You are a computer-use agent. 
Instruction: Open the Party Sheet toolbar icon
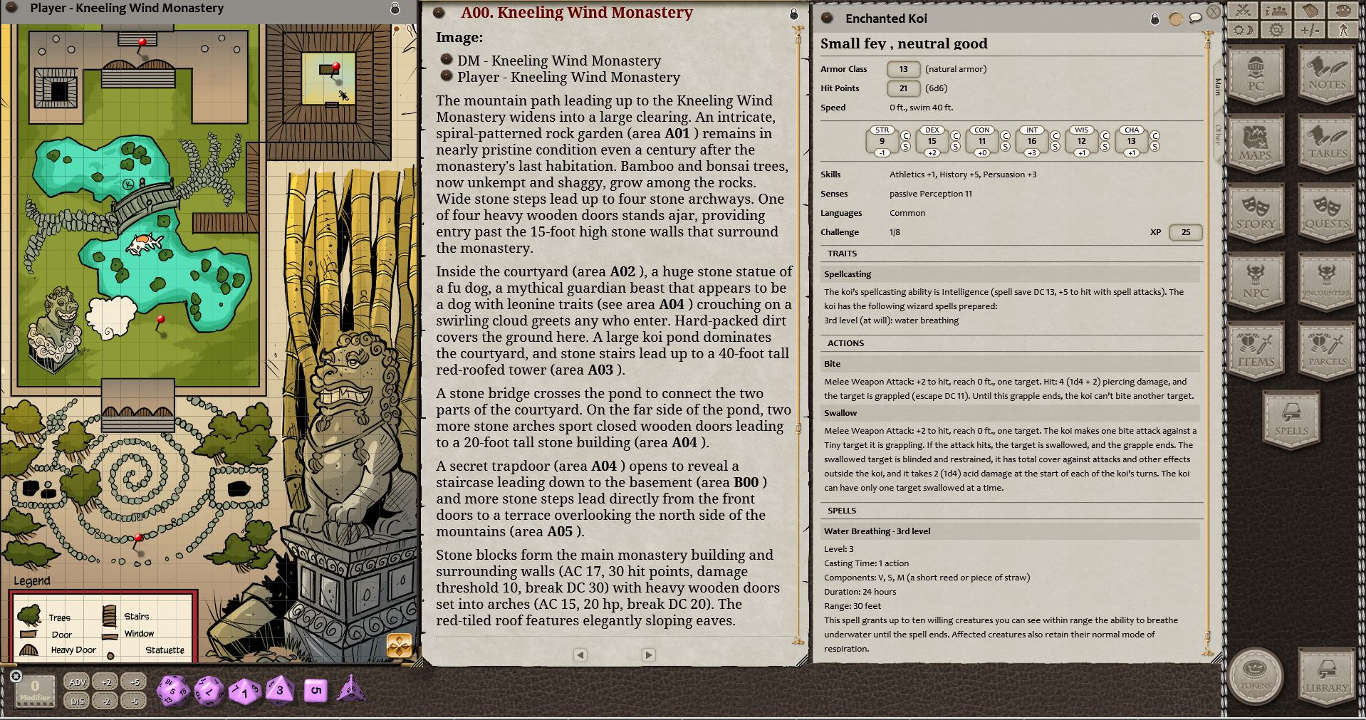(x=1276, y=11)
